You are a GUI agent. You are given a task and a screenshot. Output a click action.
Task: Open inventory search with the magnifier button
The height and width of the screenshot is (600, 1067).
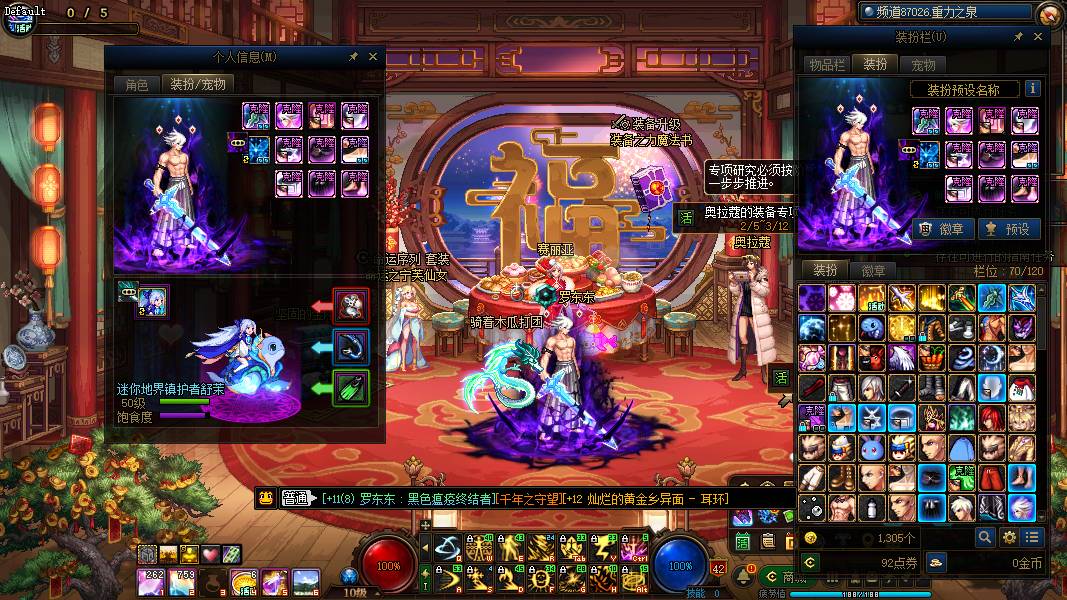985,537
